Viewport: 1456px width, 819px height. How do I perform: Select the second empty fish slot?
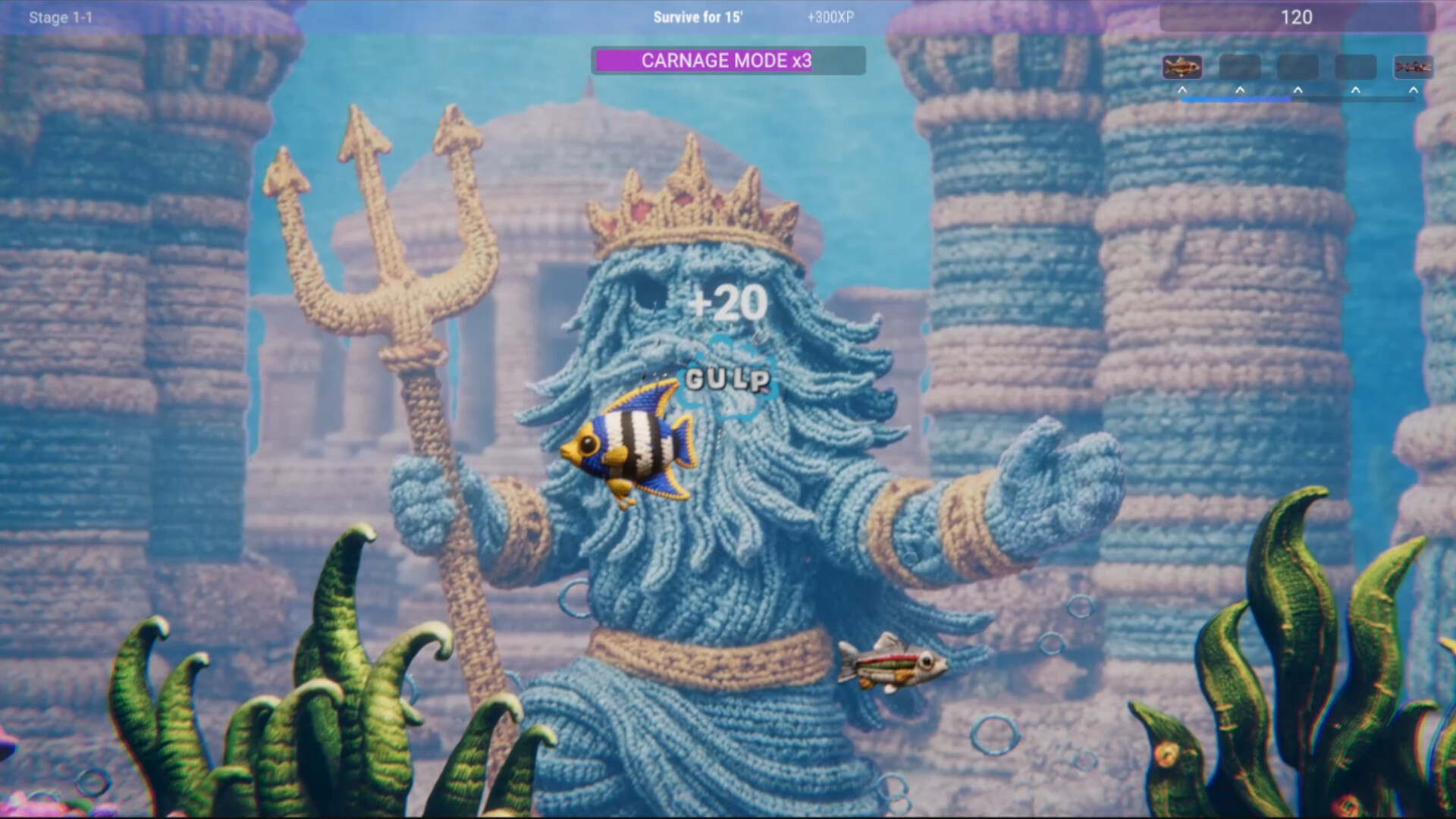(1239, 67)
